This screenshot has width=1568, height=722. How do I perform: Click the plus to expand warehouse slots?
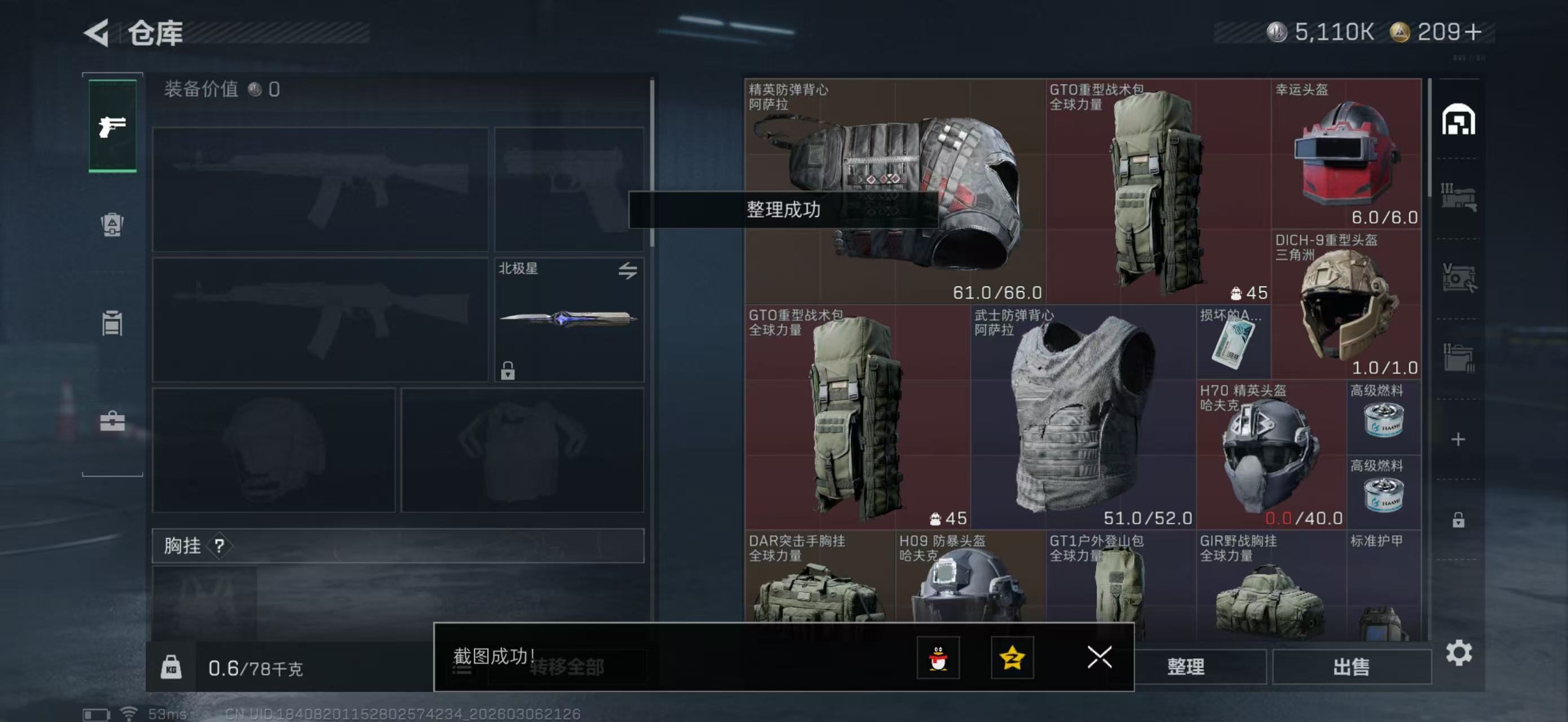pos(1459,438)
